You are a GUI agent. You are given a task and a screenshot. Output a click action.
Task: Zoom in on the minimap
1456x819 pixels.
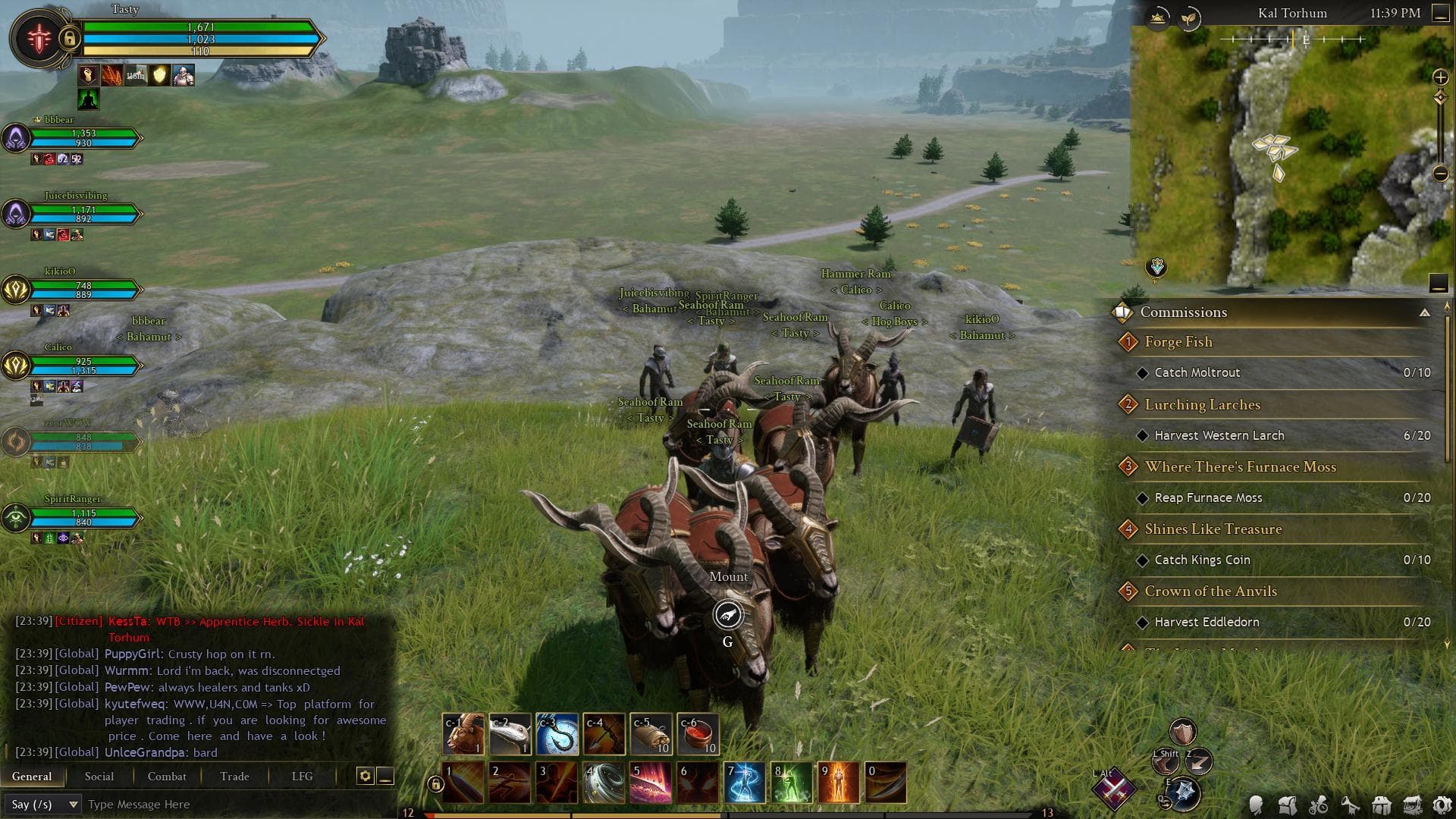click(x=1440, y=77)
